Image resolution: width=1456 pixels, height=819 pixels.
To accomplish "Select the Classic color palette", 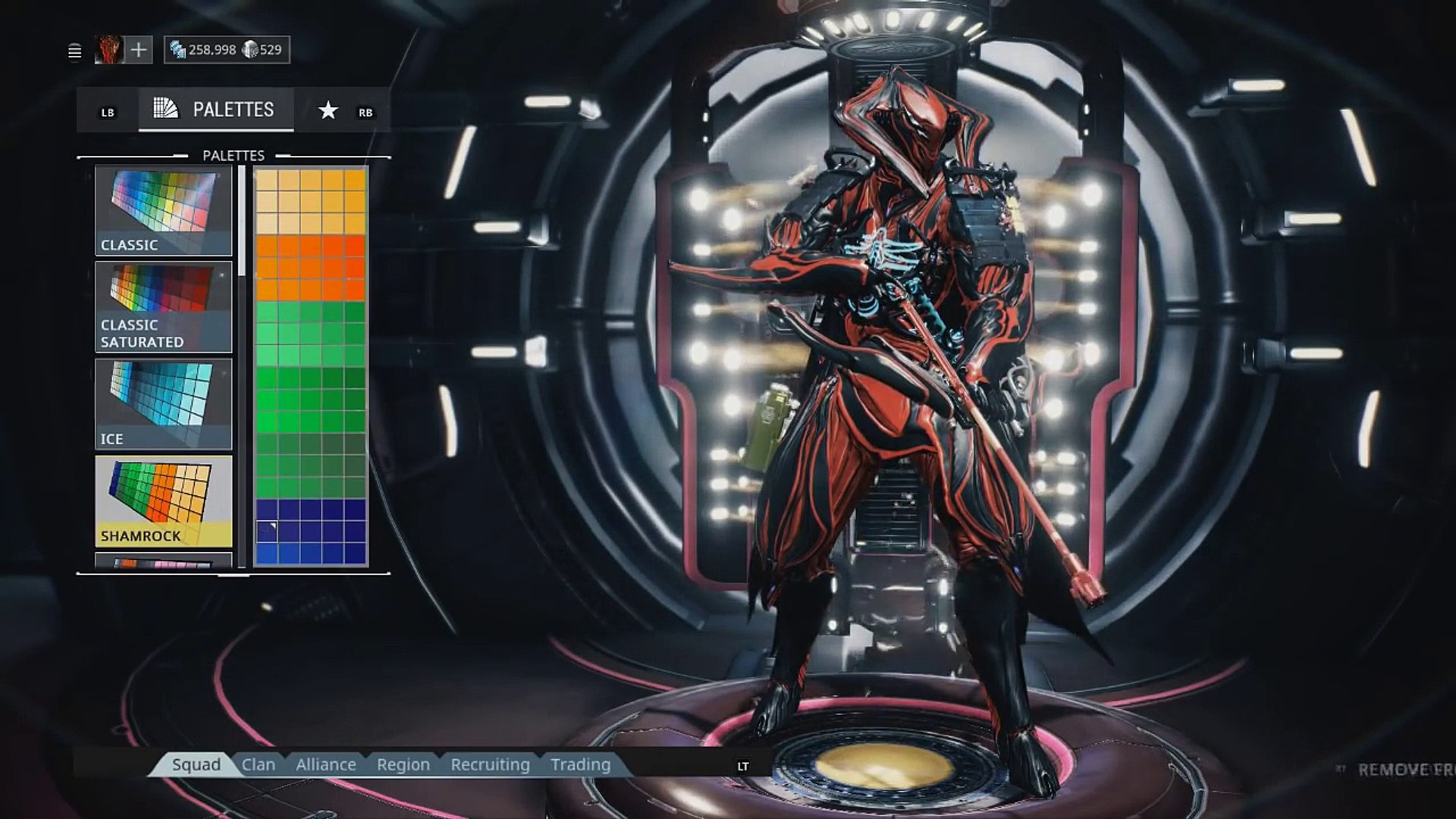I will tap(164, 211).
